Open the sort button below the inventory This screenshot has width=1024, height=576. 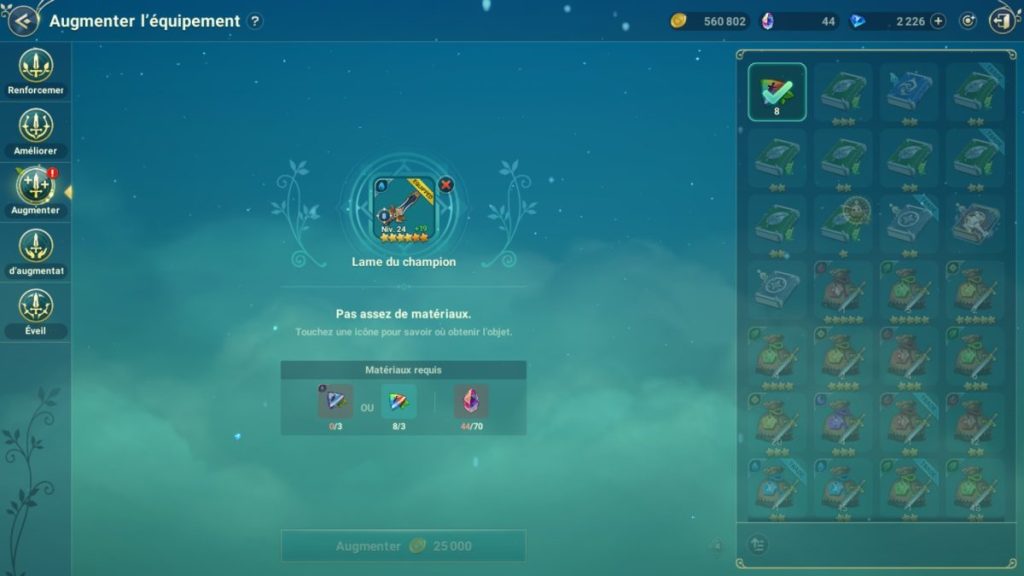[x=758, y=543]
